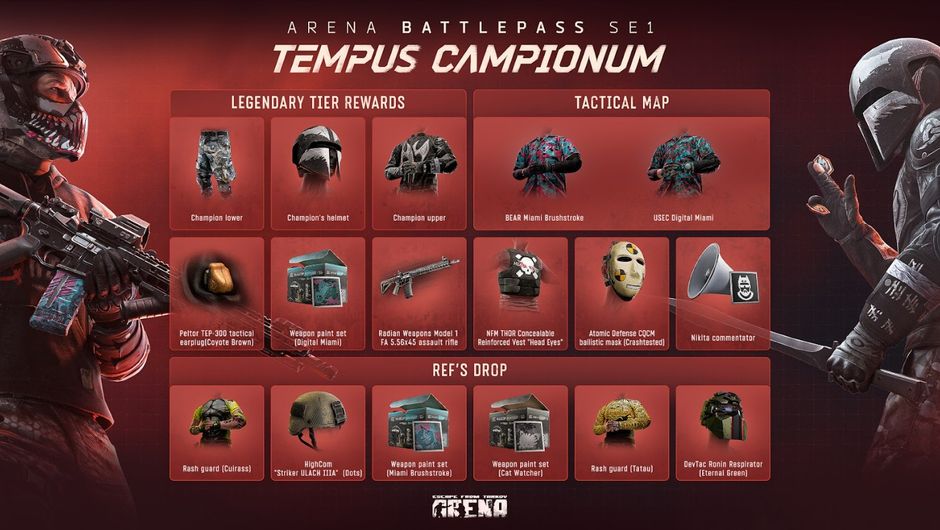Open the Champion upper reward tile
Viewport: 940px width, 530px height.
coord(419,173)
